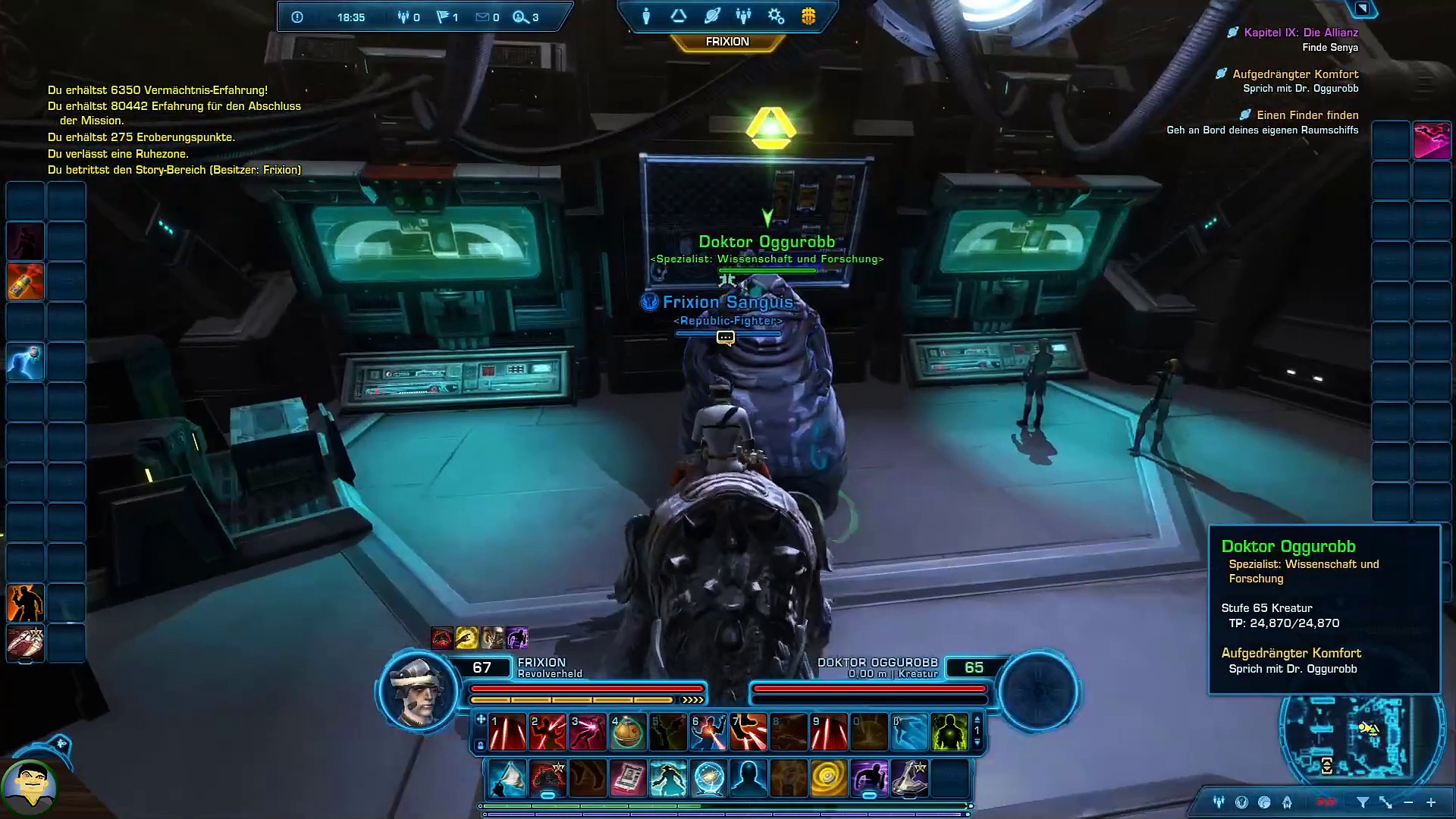This screenshot has width=1456, height=819.
Task: Use the grenade ability in slot 4
Action: pyautogui.click(x=627, y=733)
